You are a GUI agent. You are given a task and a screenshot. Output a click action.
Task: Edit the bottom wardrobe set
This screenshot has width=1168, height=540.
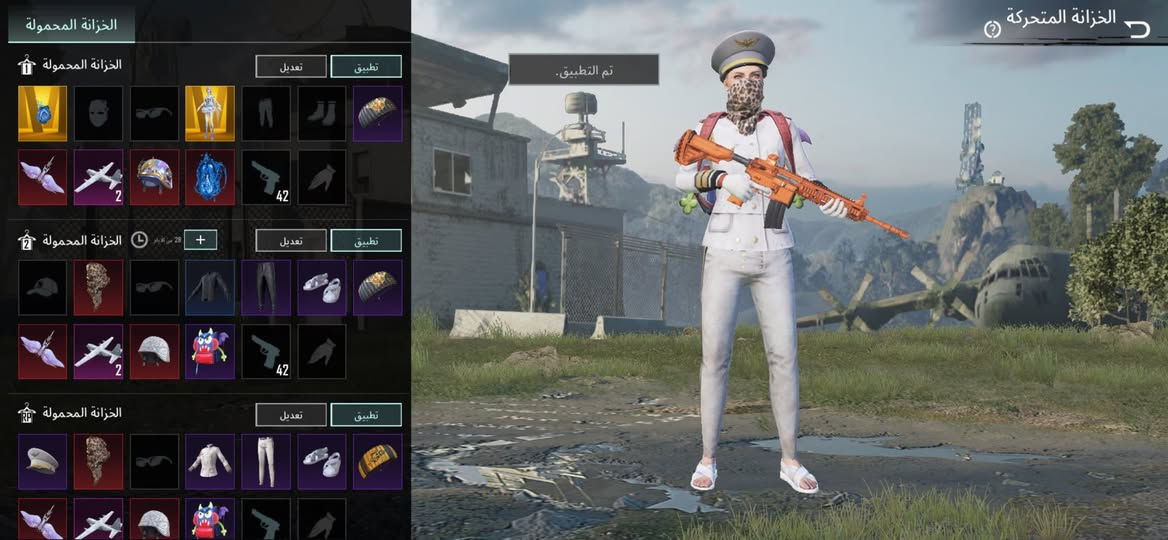tap(291, 414)
